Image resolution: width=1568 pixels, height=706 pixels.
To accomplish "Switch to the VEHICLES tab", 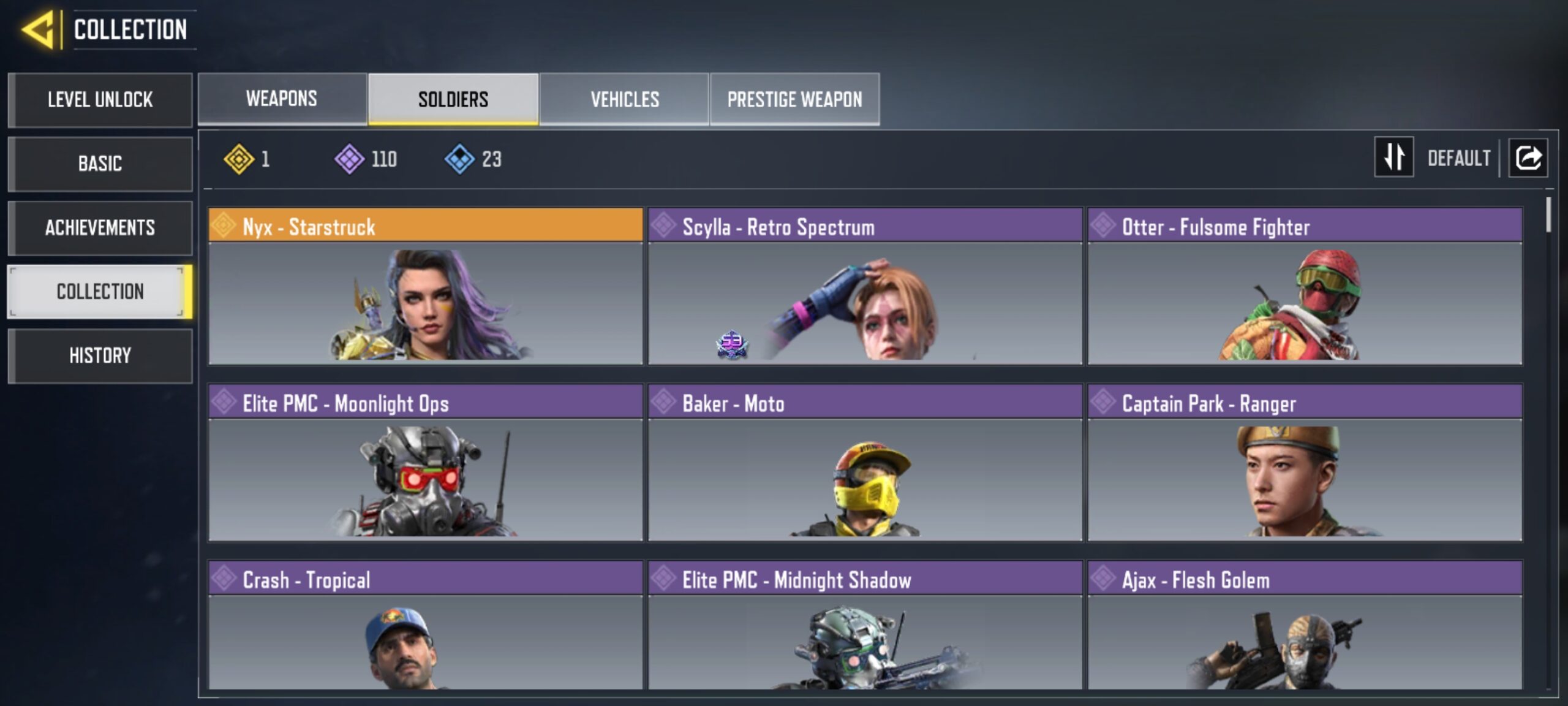I will (x=625, y=98).
